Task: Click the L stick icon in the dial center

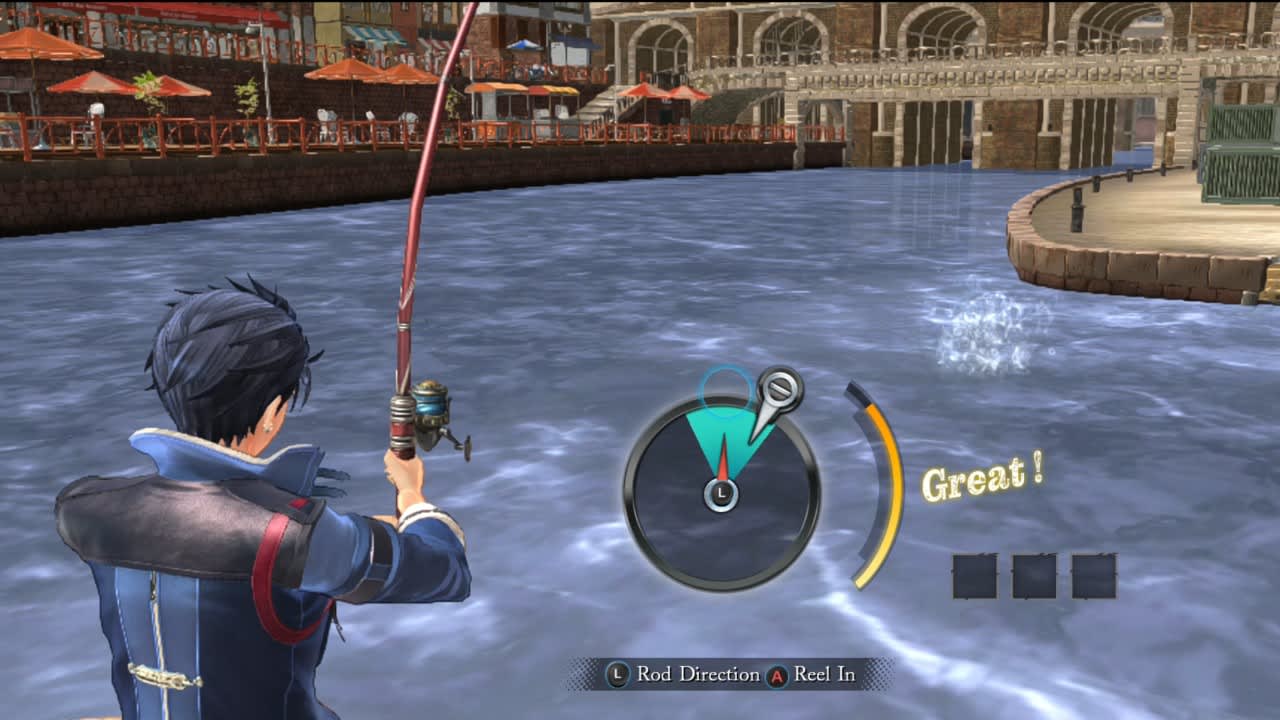Action: (719, 493)
